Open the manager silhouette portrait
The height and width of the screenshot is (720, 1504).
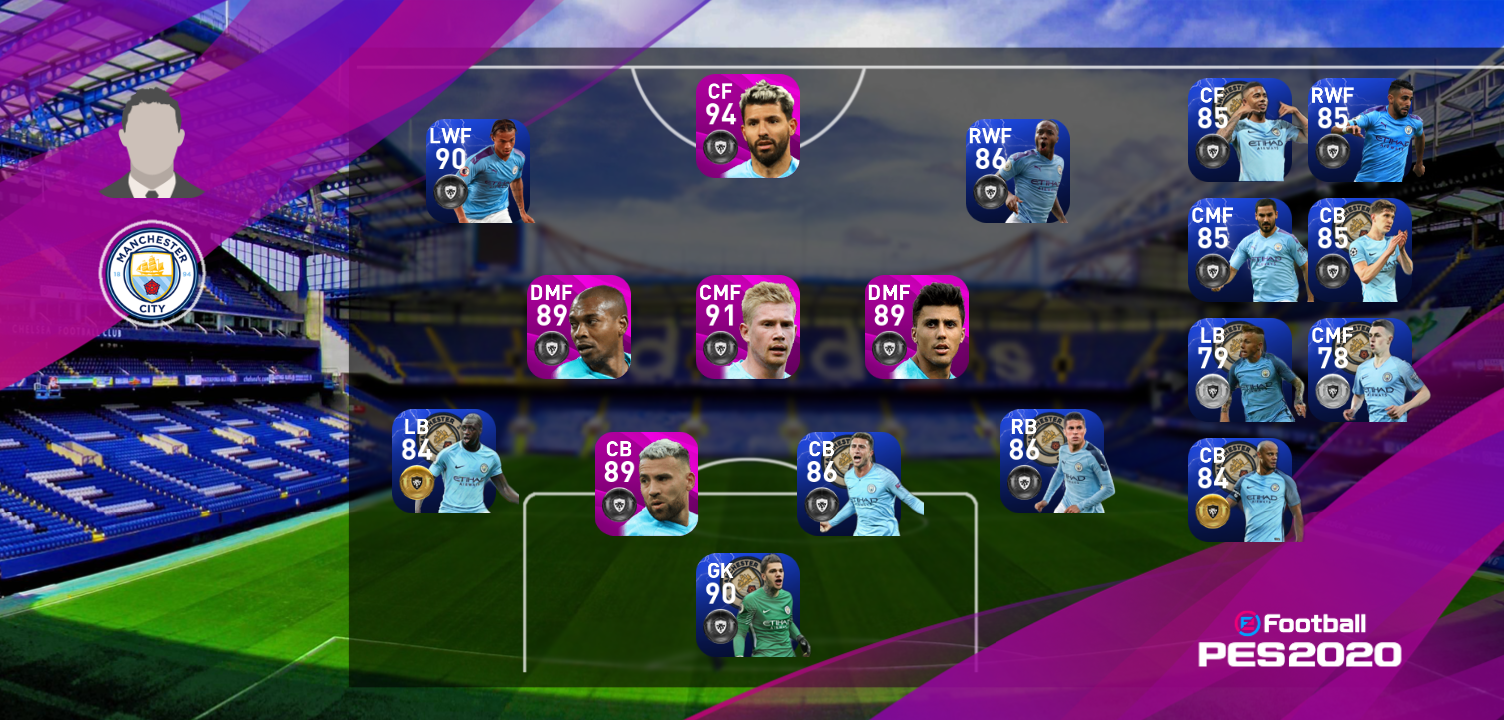pyautogui.click(x=152, y=143)
